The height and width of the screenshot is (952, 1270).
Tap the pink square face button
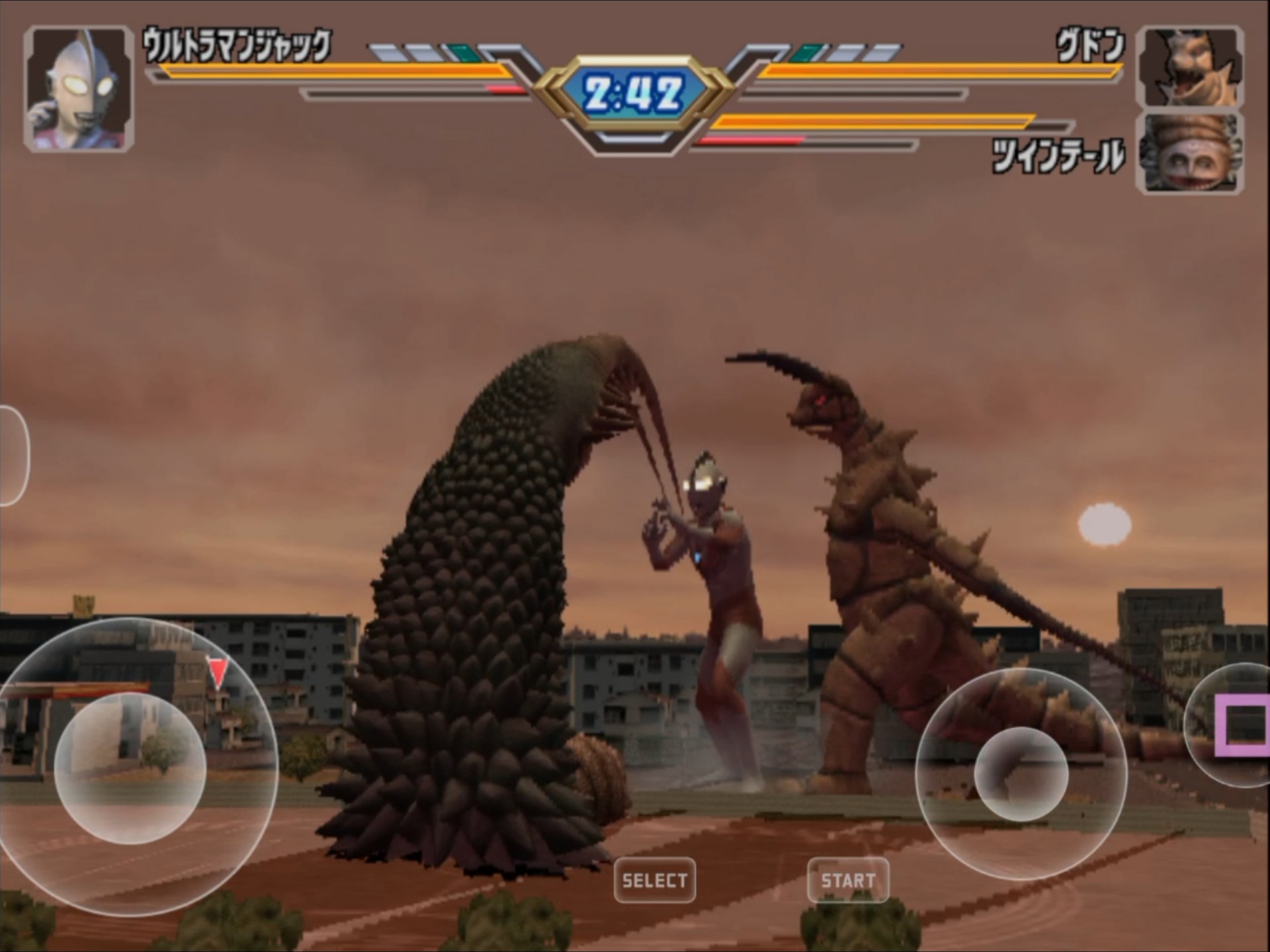[1244, 725]
